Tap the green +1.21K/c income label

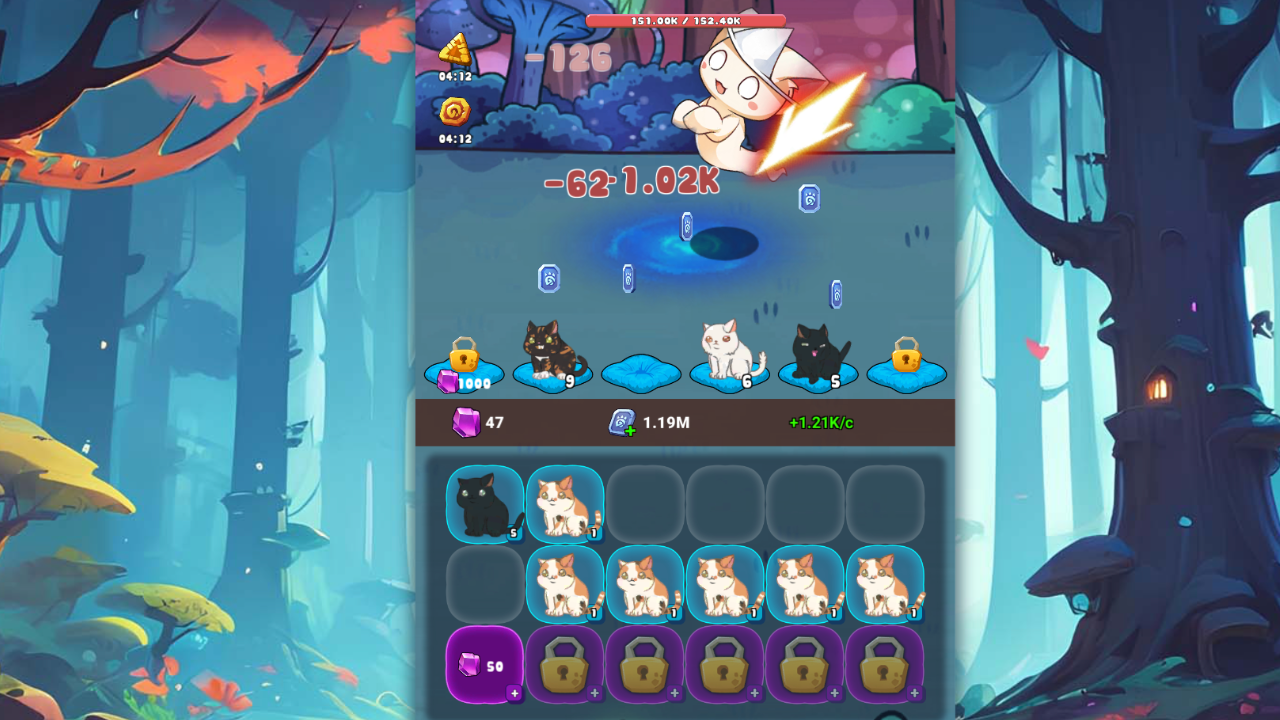point(822,422)
